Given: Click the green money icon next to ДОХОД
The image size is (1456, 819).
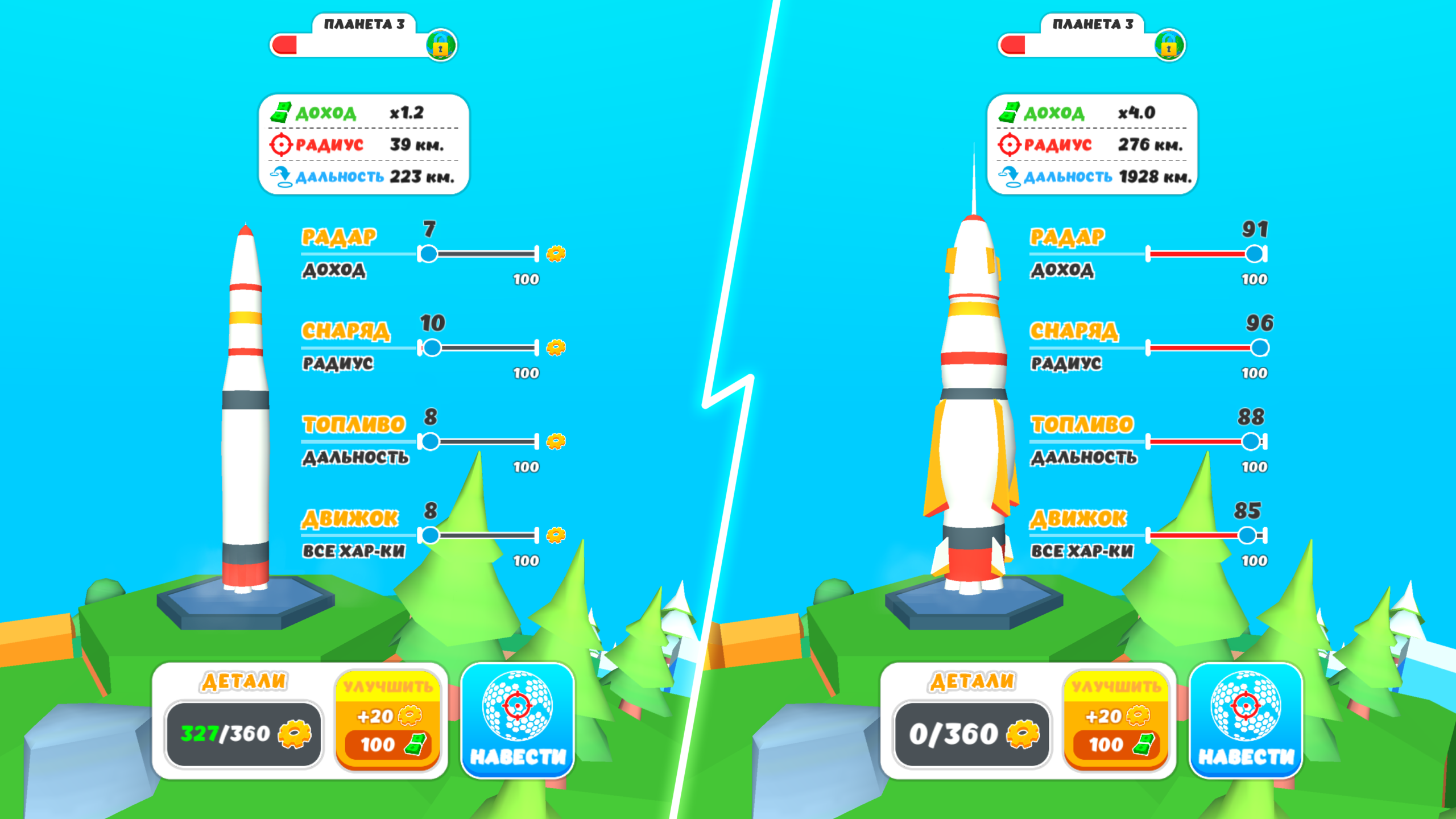Looking at the screenshot, I should 280,113.
